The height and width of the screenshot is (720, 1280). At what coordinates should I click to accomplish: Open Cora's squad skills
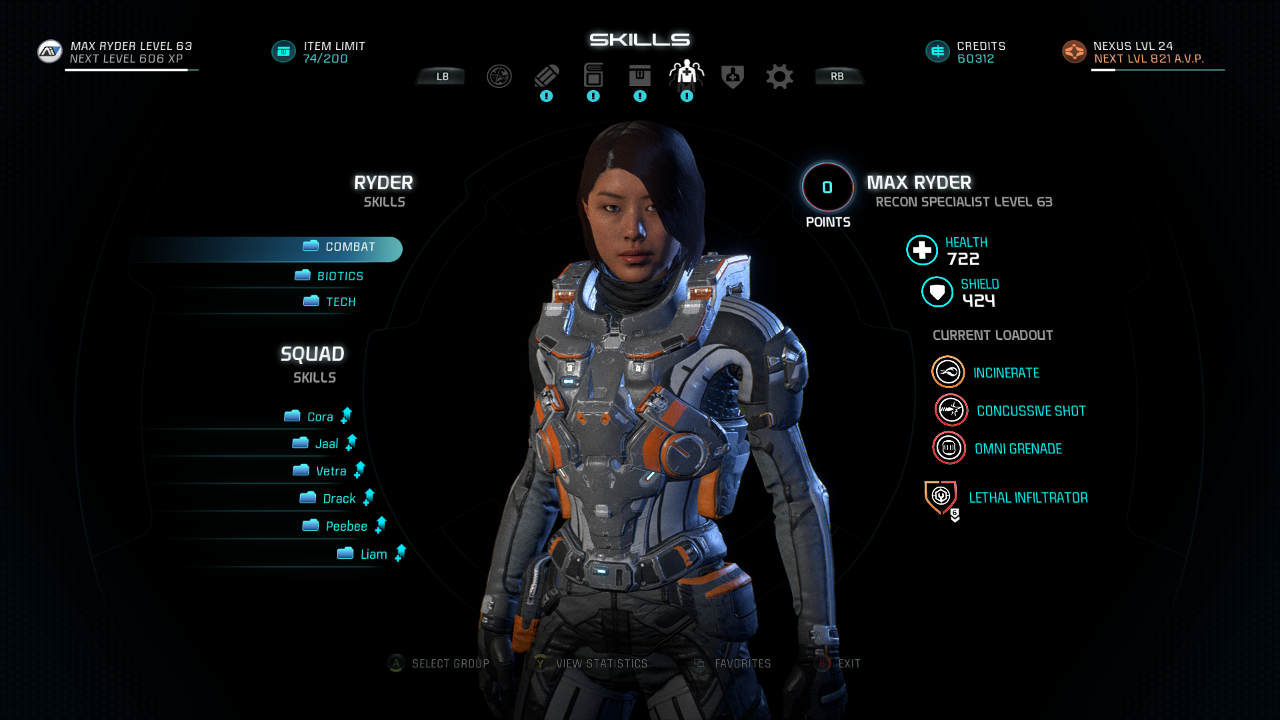point(320,417)
